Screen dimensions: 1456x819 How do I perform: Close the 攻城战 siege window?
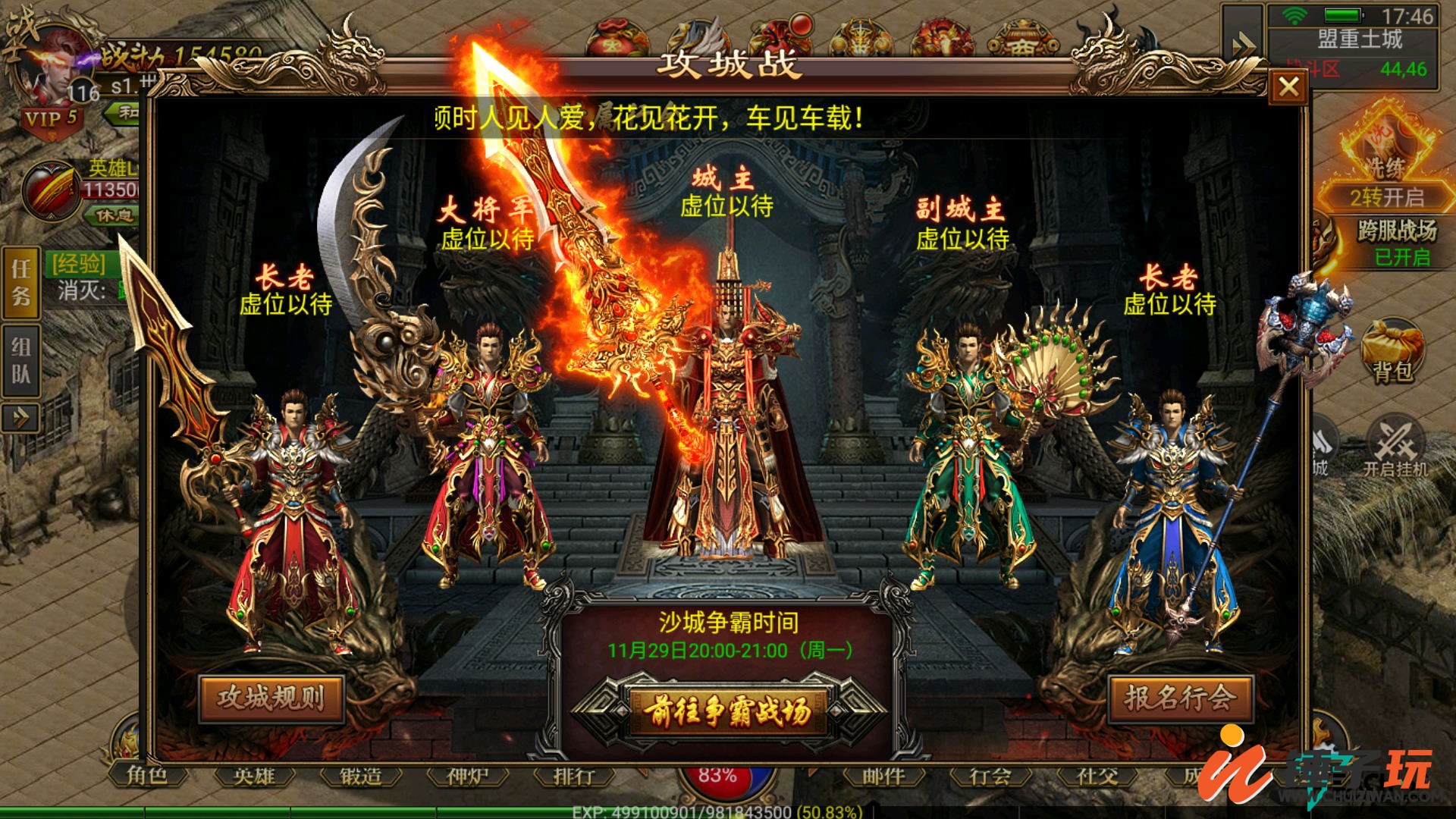(1288, 87)
